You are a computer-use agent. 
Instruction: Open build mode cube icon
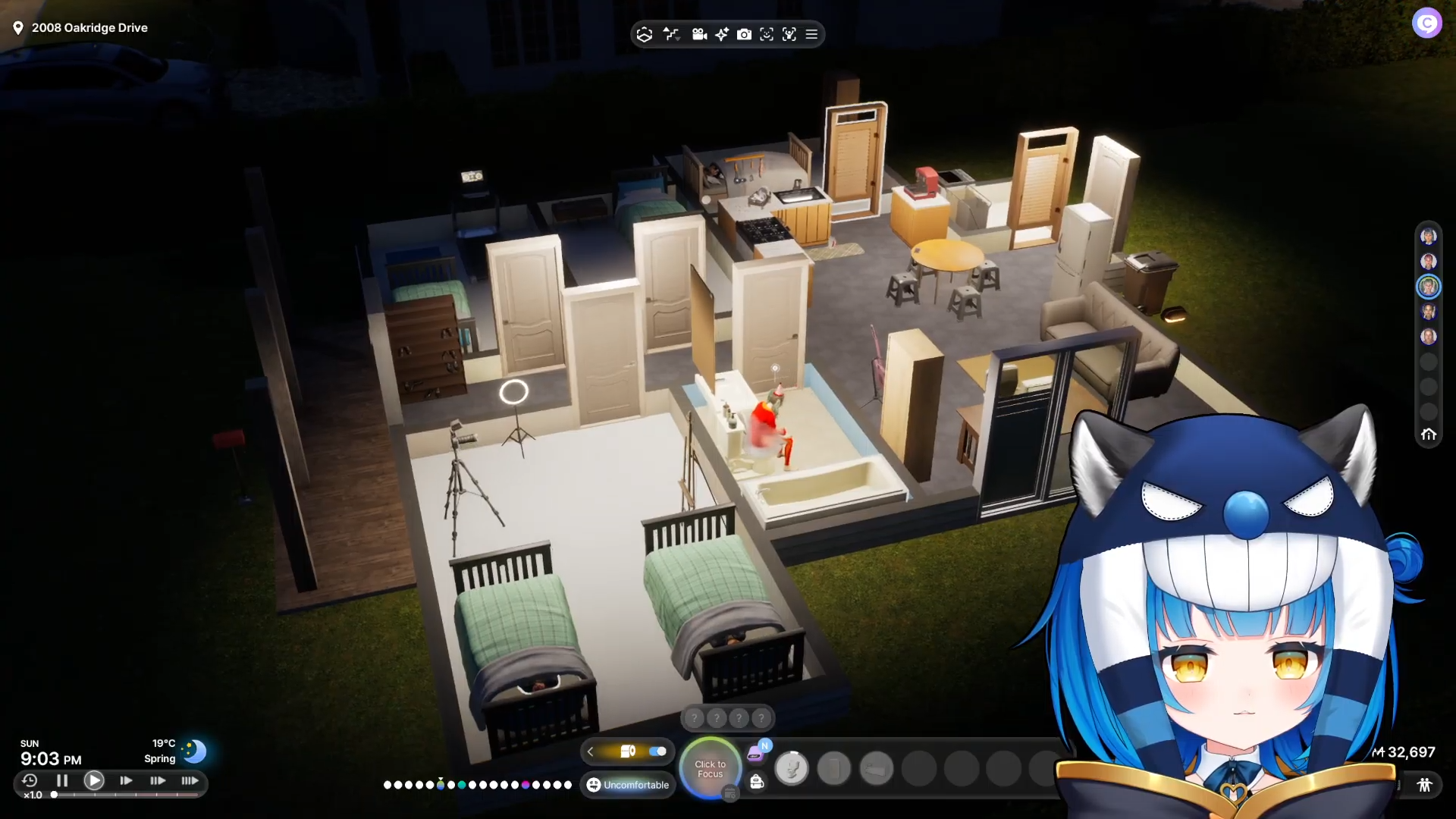(644, 34)
